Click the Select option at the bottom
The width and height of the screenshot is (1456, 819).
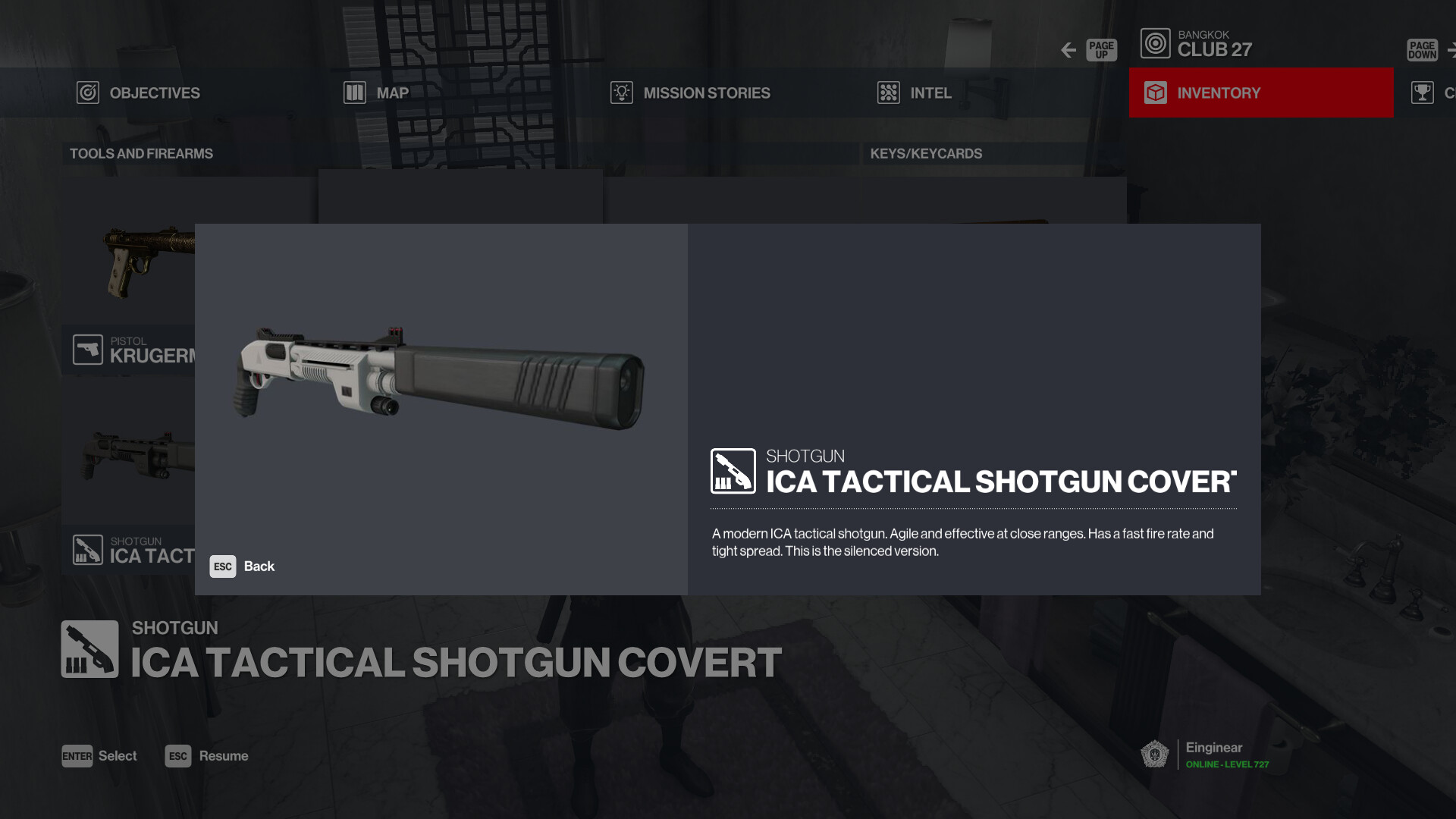(99, 756)
